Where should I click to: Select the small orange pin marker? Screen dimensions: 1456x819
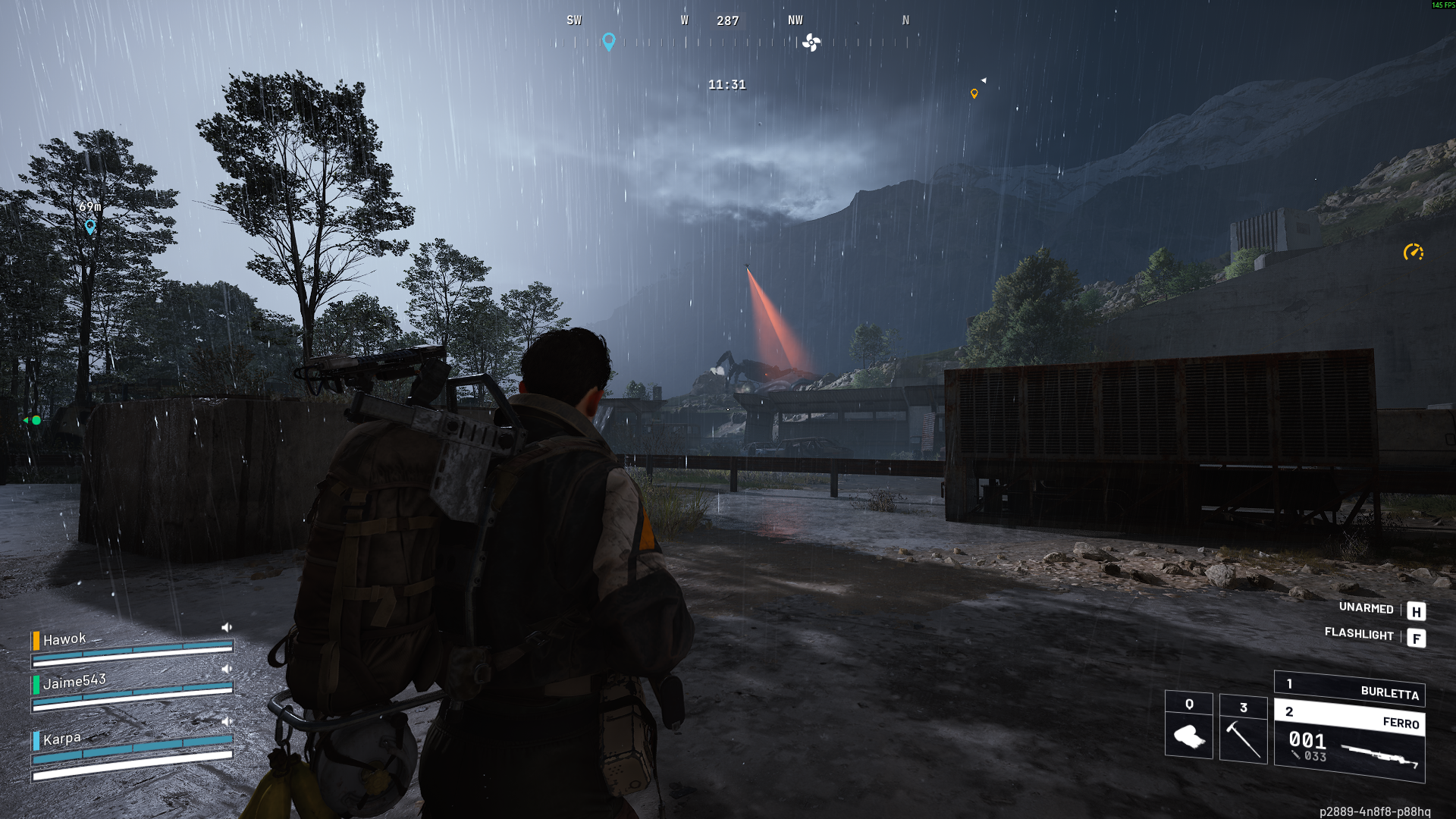point(974,94)
